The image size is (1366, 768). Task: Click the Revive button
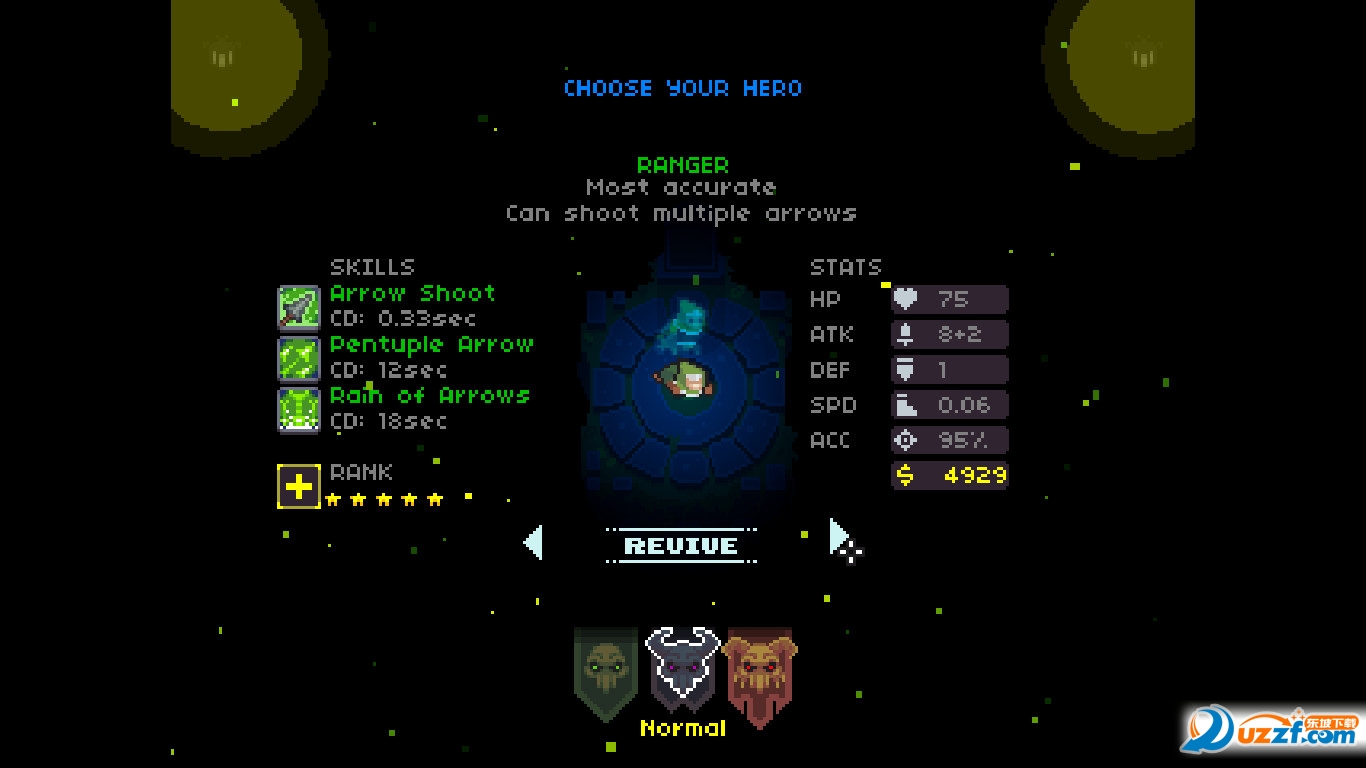pos(681,546)
